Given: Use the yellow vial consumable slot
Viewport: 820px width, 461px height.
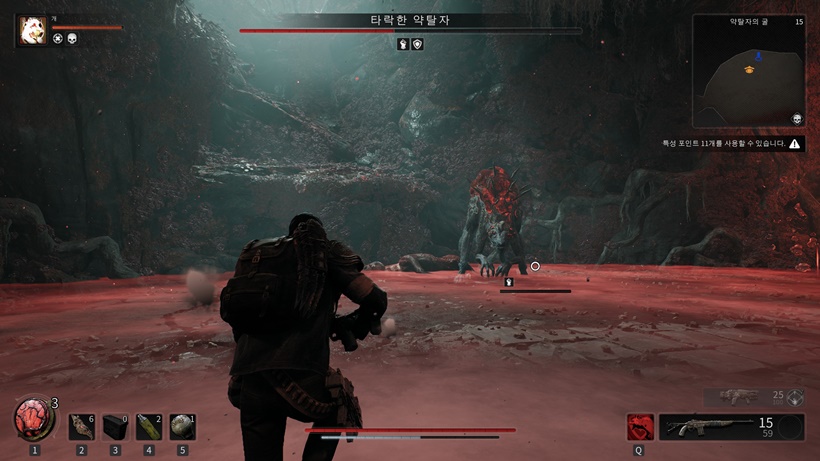Looking at the screenshot, I should 149,427.
